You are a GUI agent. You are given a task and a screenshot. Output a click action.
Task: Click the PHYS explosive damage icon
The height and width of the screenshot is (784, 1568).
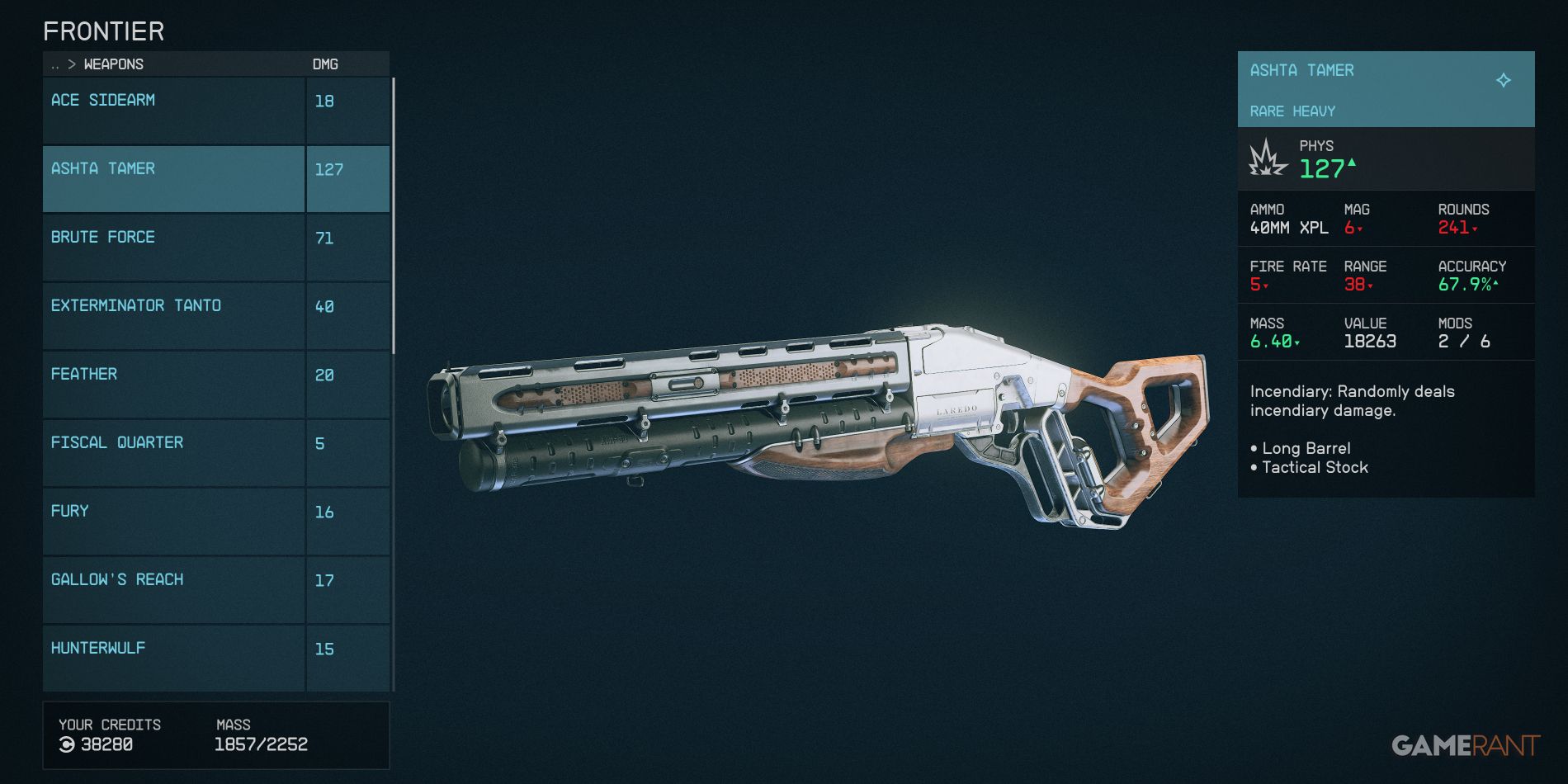[x=1266, y=158]
